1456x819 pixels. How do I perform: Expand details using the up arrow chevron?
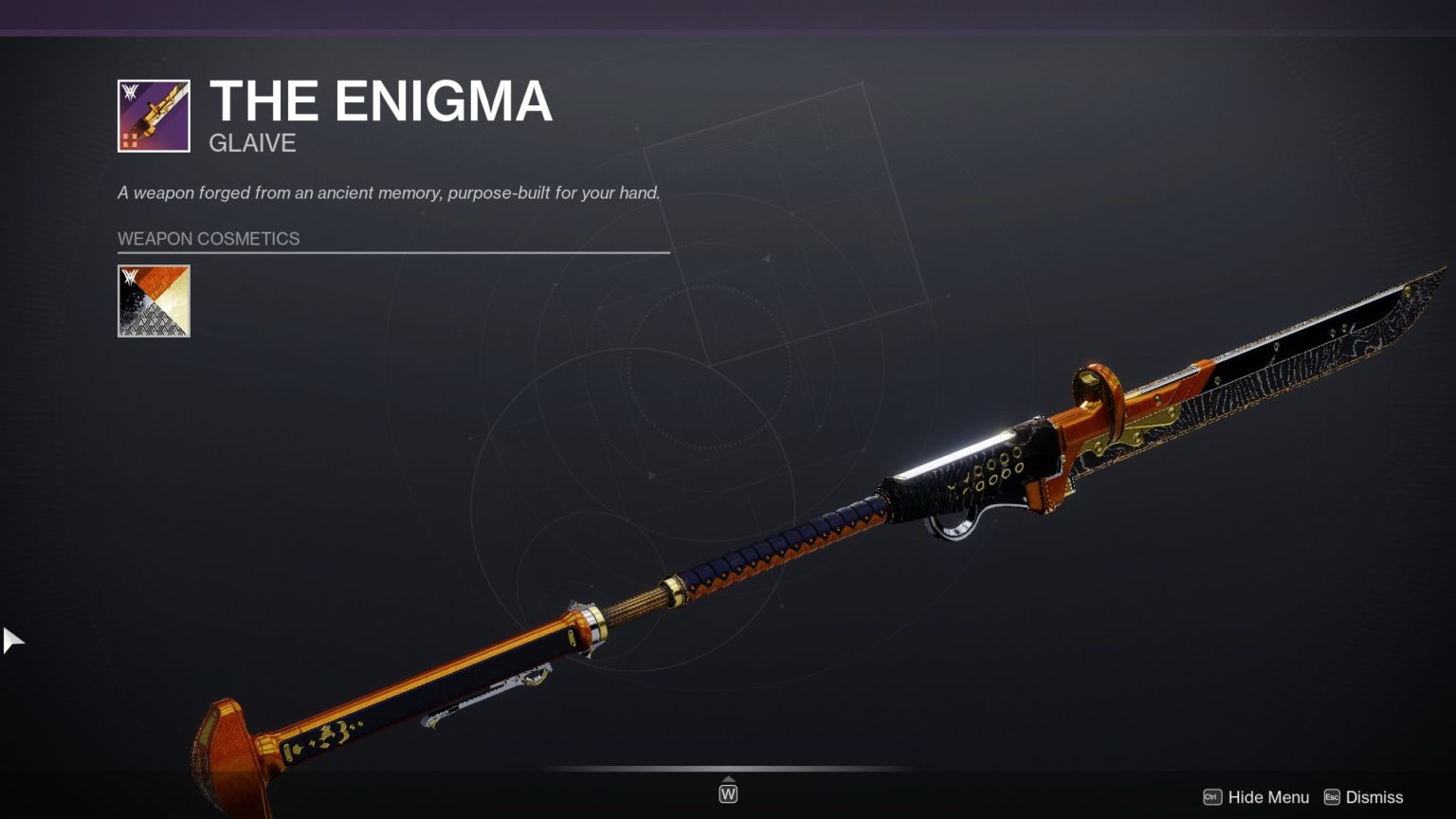pos(728,780)
